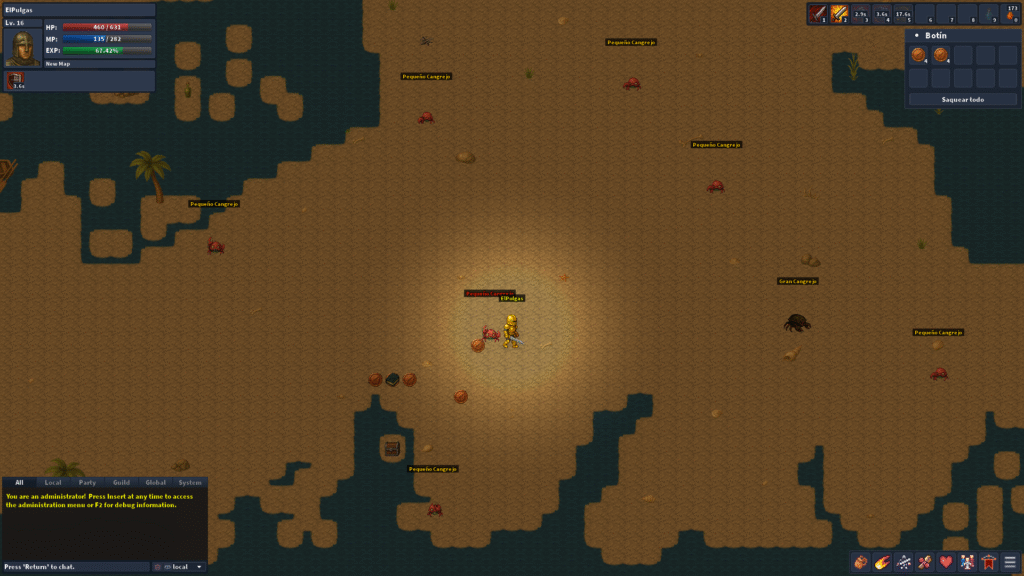
Task: Use the flaming sword skill in slot 2
Action: click(x=840, y=13)
